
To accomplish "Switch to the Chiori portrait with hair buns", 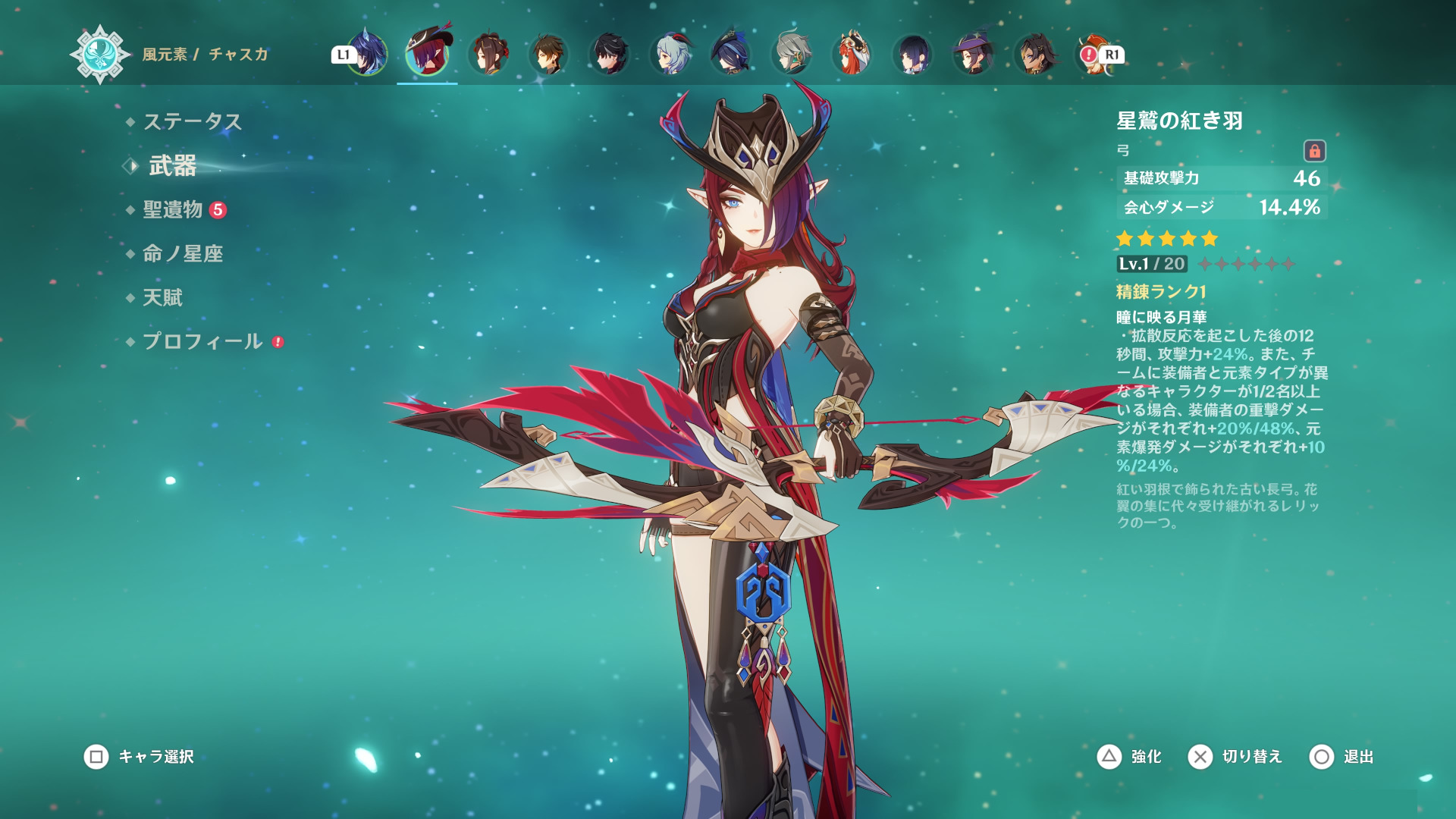I will pyautogui.click(x=488, y=54).
